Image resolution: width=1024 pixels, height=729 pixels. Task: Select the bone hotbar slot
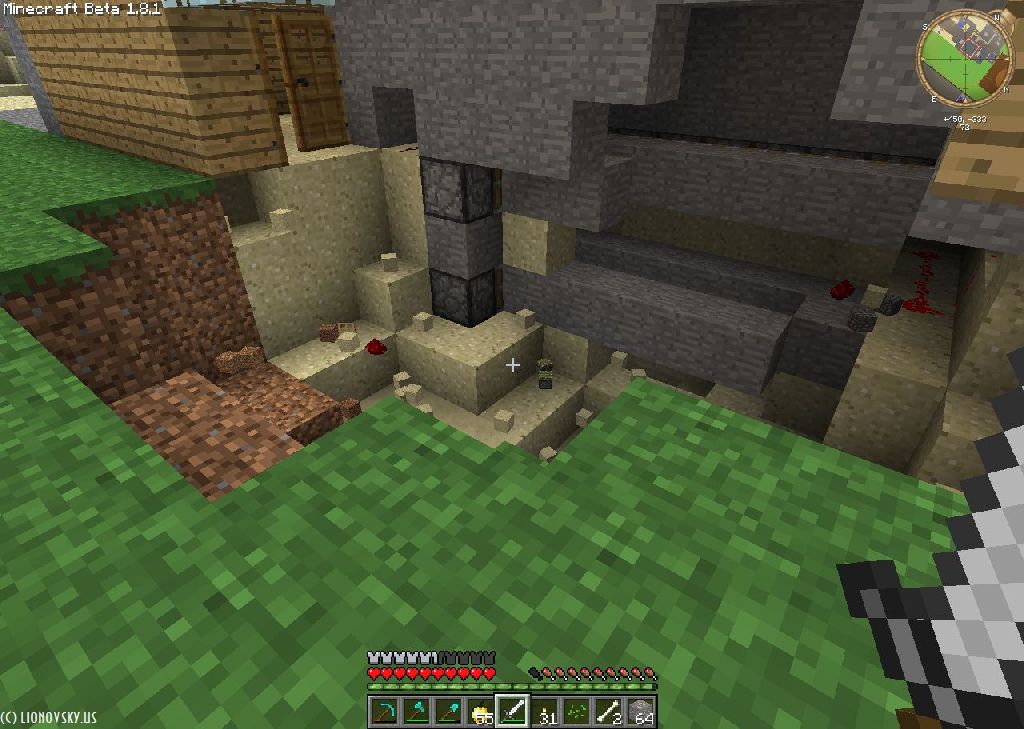(609, 711)
